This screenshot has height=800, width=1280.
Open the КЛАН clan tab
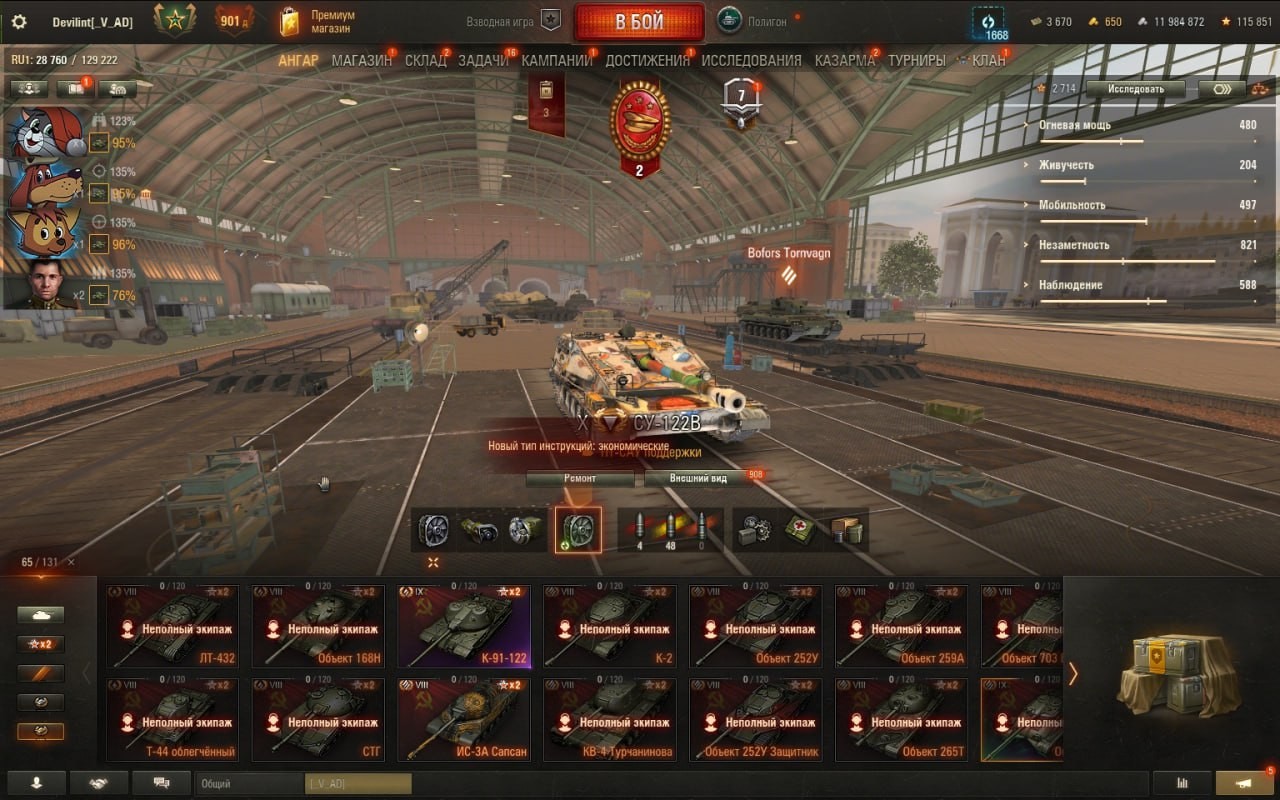(988, 60)
